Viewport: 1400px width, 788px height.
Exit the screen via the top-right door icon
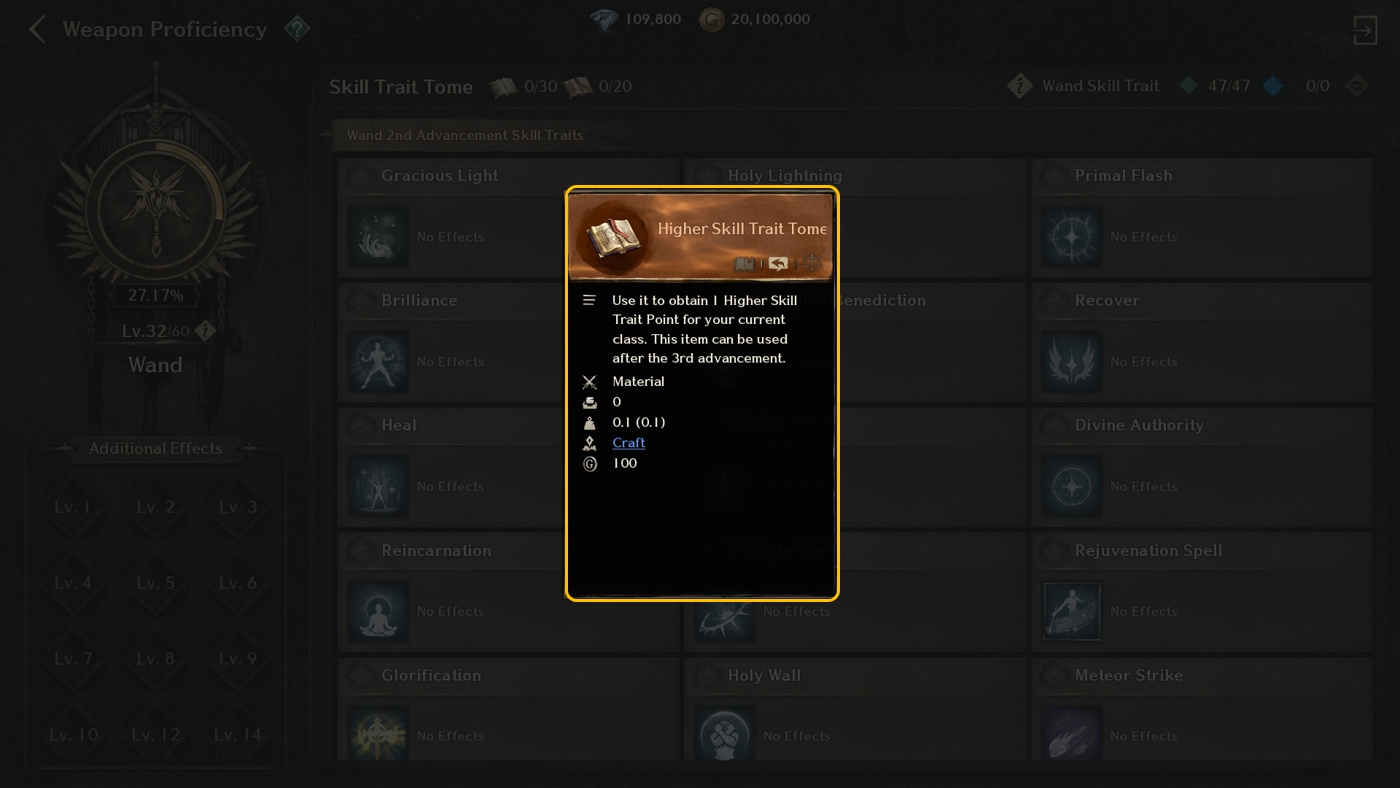pyautogui.click(x=1364, y=30)
